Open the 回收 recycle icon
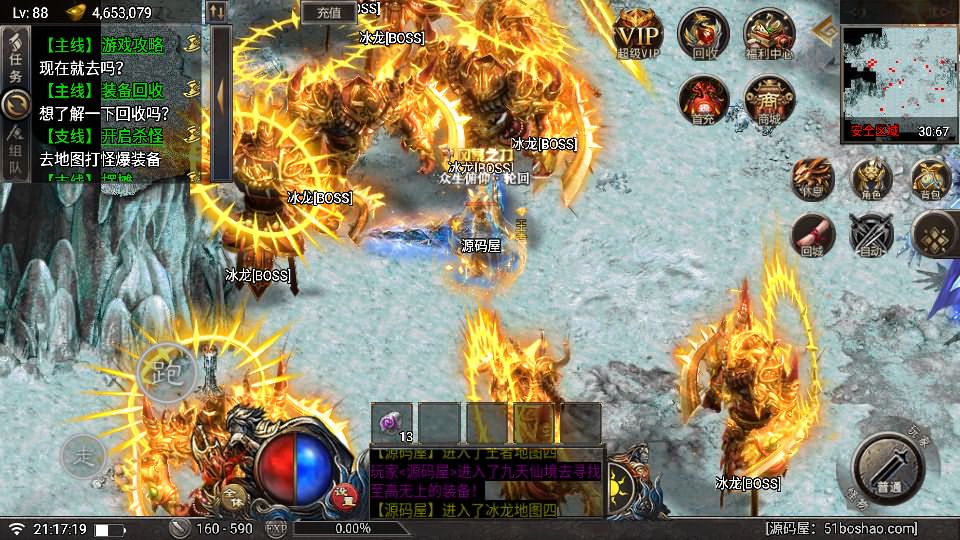This screenshot has height=540, width=960. (x=702, y=34)
